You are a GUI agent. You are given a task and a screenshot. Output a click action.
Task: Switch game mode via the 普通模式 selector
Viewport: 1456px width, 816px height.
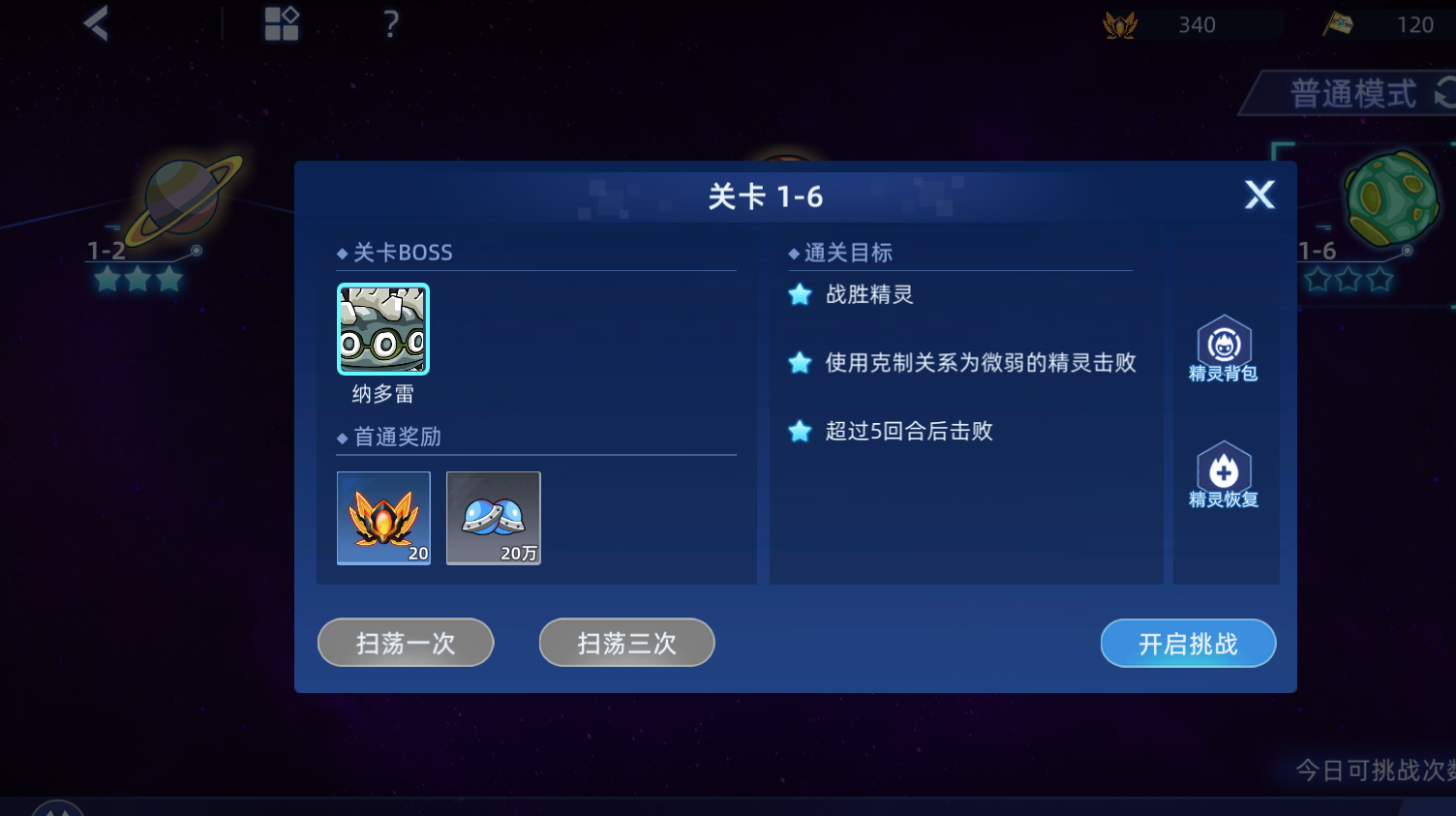[x=1351, y=93]
